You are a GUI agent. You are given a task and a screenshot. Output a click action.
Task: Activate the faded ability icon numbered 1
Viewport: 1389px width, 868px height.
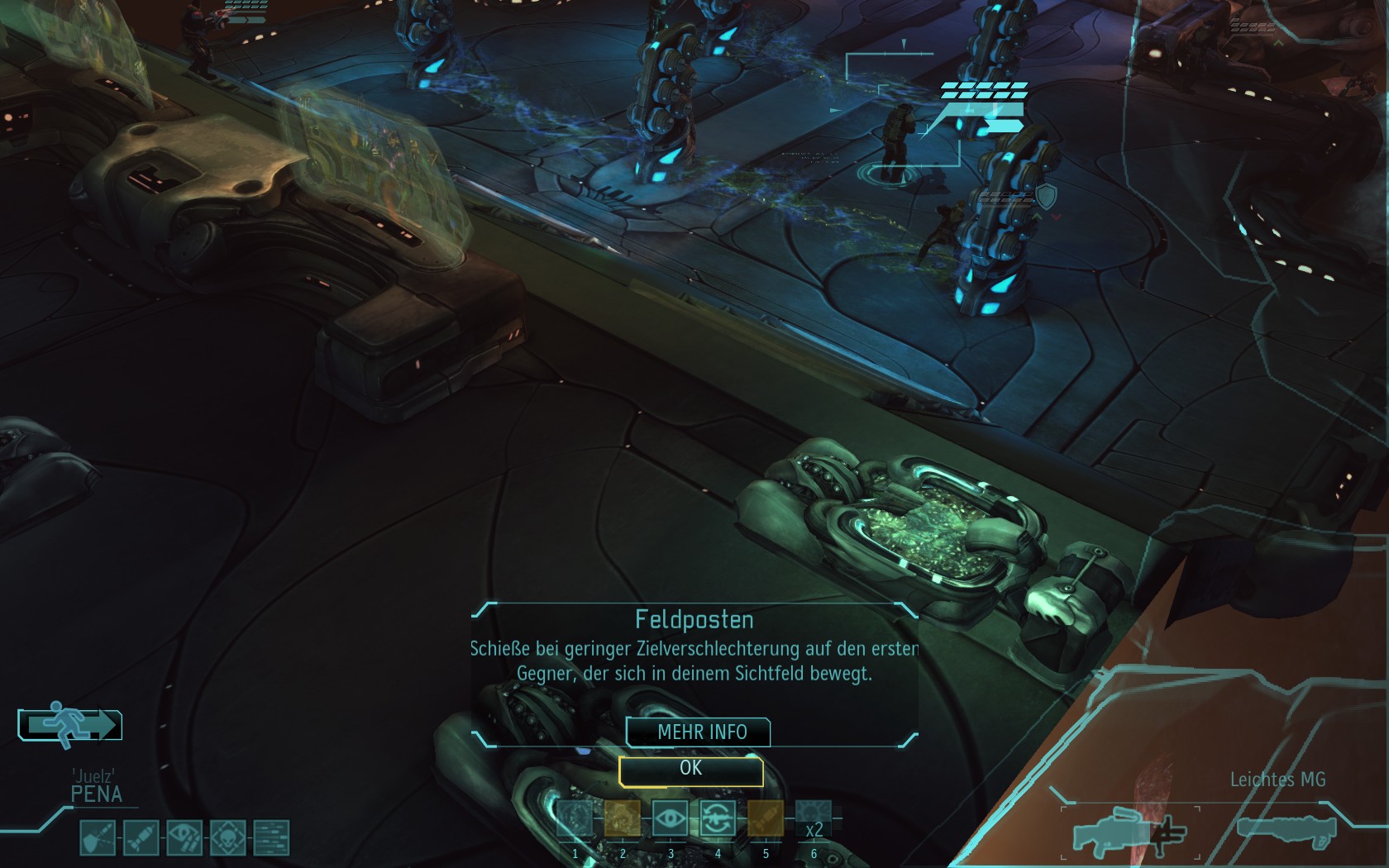pos(575,819)
